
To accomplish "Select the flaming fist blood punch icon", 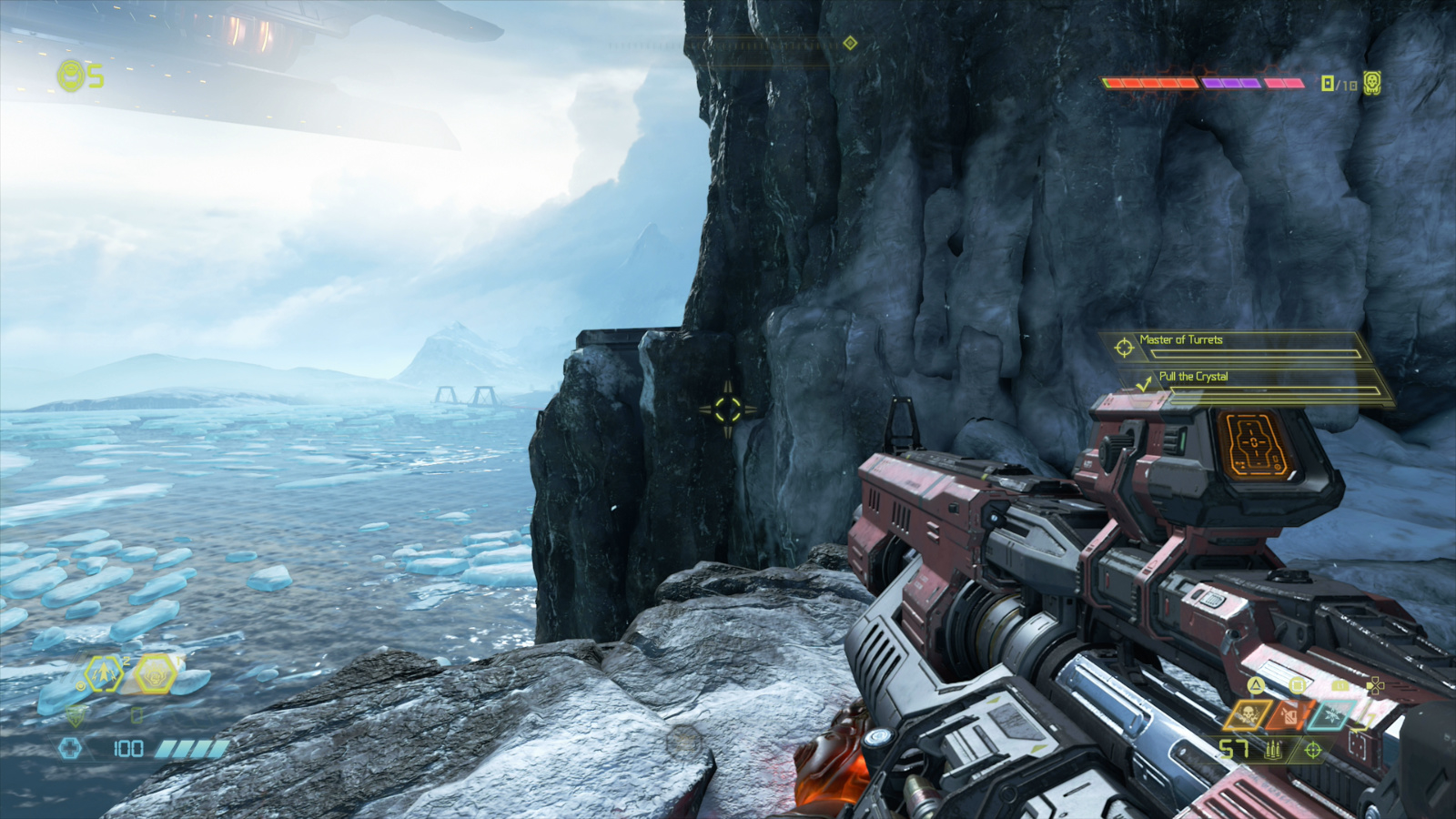I will (x=154, y=674).
